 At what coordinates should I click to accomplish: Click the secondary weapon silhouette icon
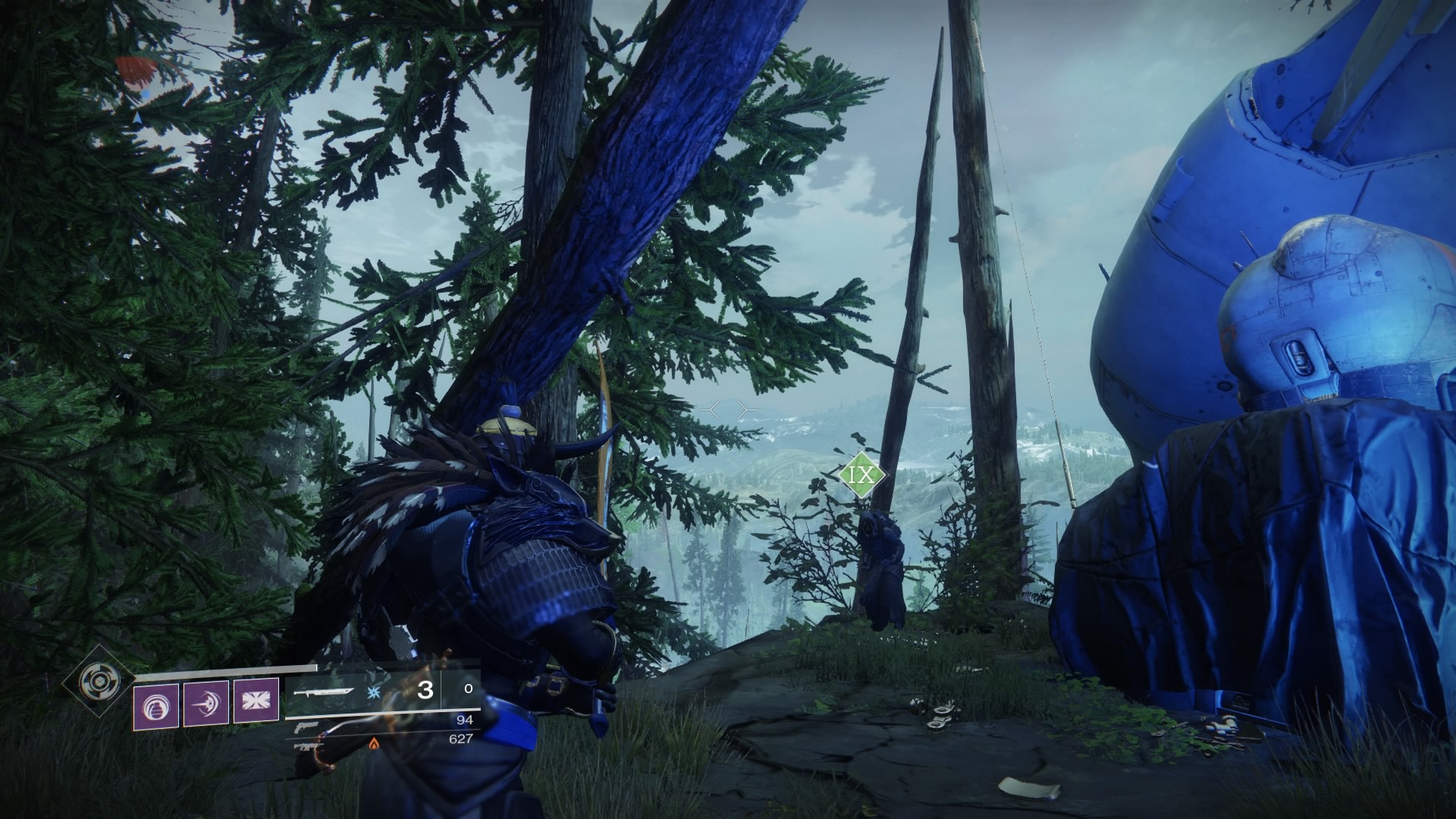(x=307, y=745)
